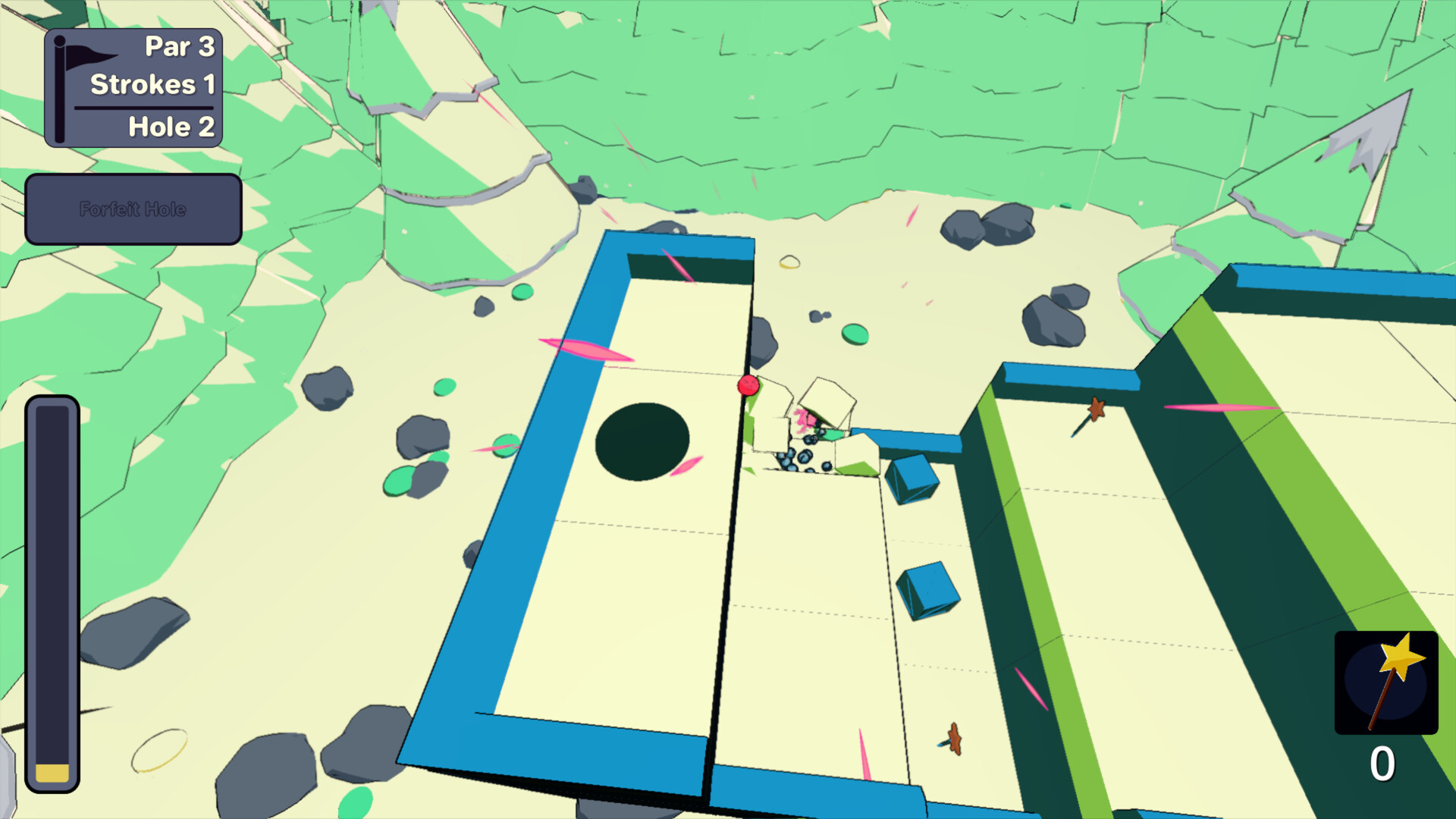Toggle the Par 3 indicator

coord(179,46)
